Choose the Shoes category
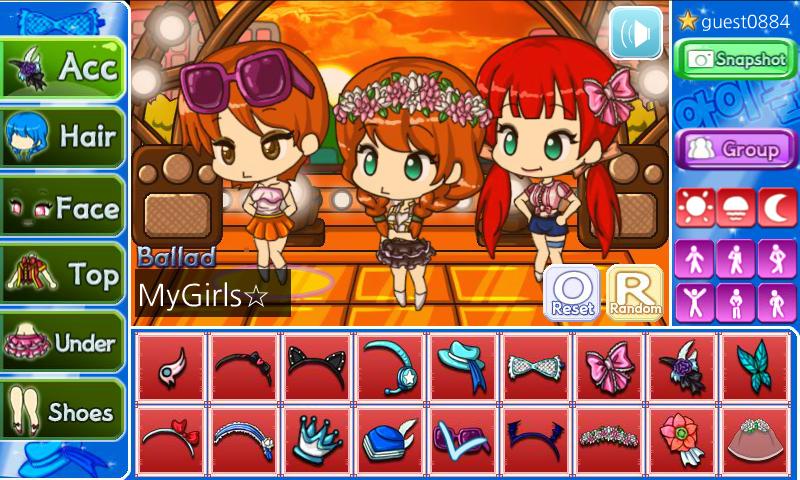Image resolution: width=800 pixels, height=480 pixels. tap(63, 411)
